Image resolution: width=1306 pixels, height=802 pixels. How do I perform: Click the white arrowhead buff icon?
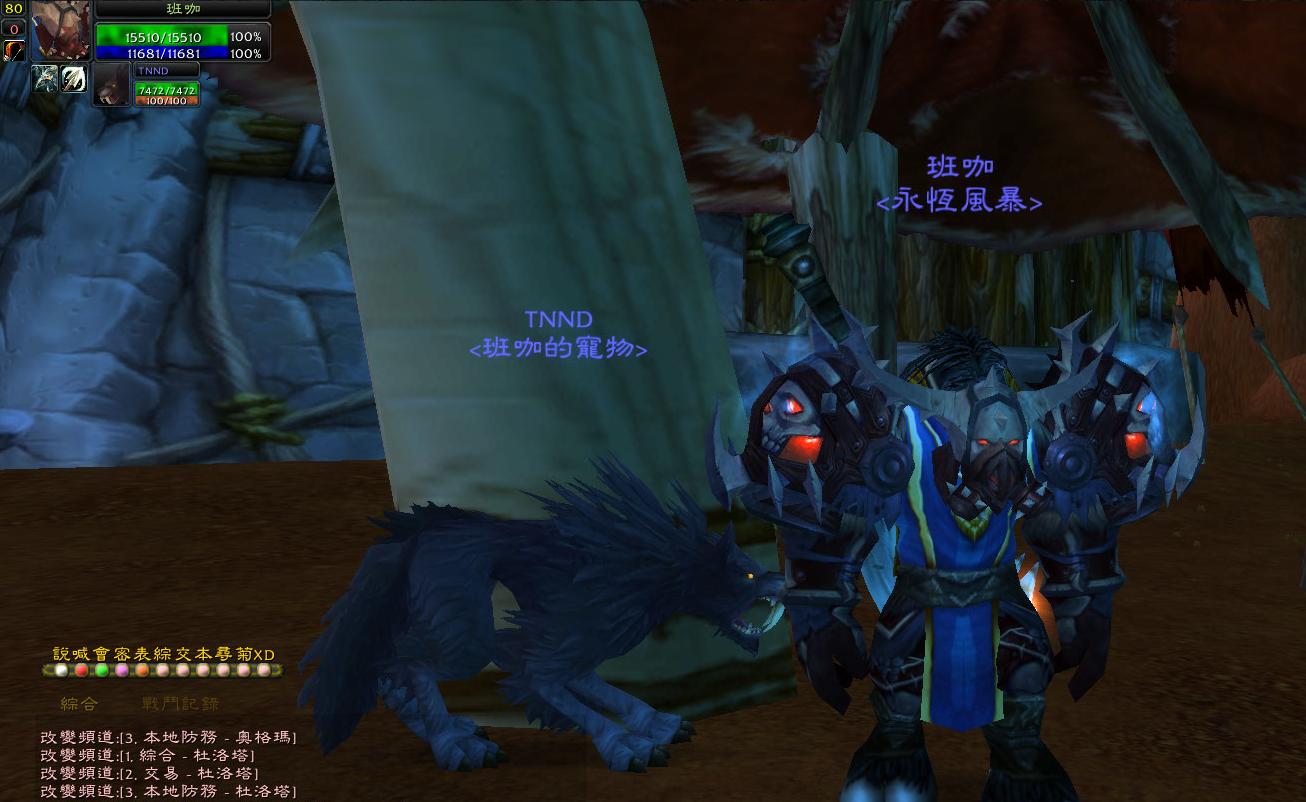tap(74, 79)
